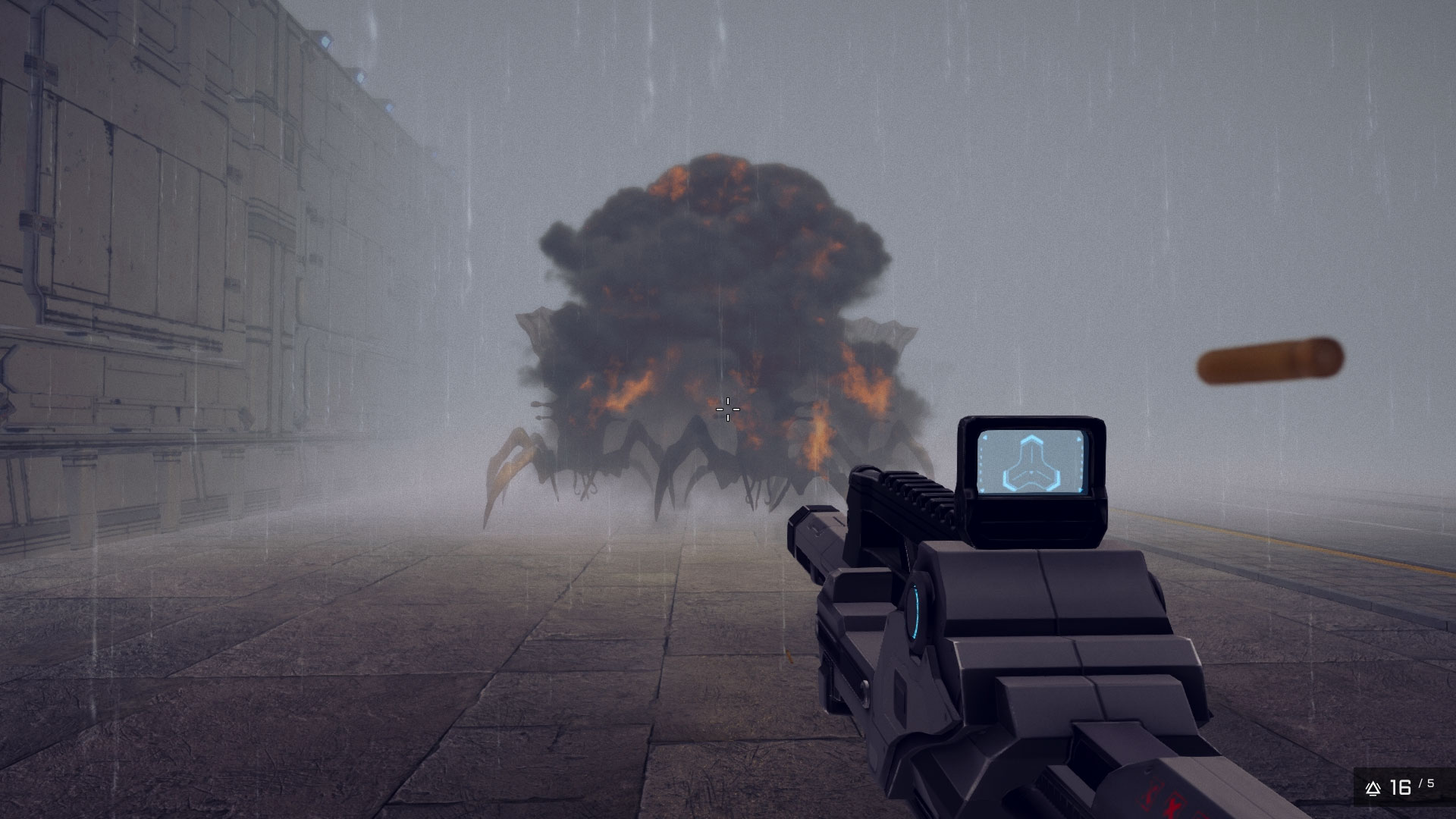Click the ammo count number 16

(x=1401, y=787)
